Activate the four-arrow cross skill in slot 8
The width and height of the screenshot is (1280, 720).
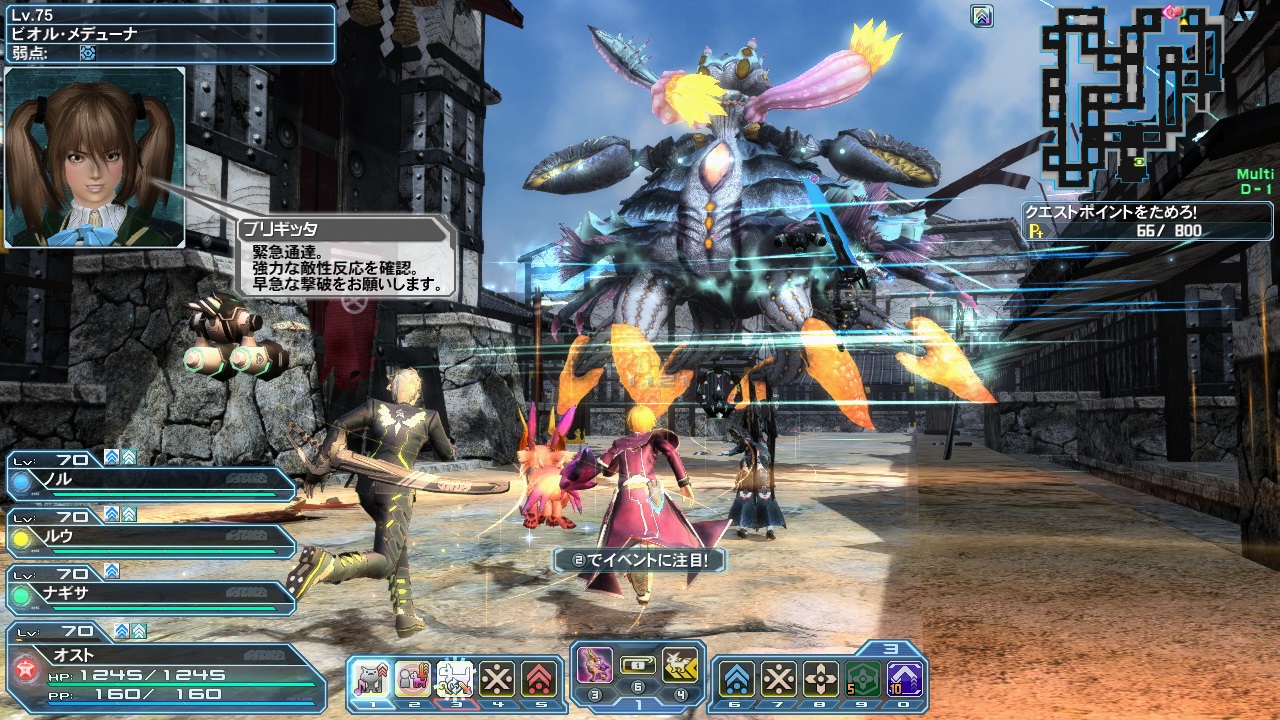click(821, 679)
